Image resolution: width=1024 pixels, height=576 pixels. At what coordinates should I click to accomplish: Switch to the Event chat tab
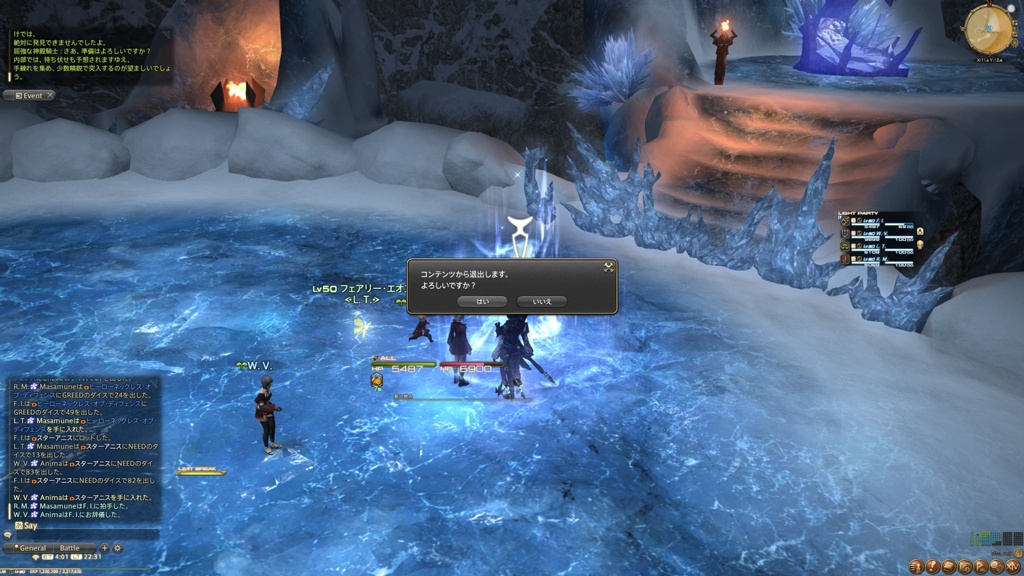[x=29, y=96]
